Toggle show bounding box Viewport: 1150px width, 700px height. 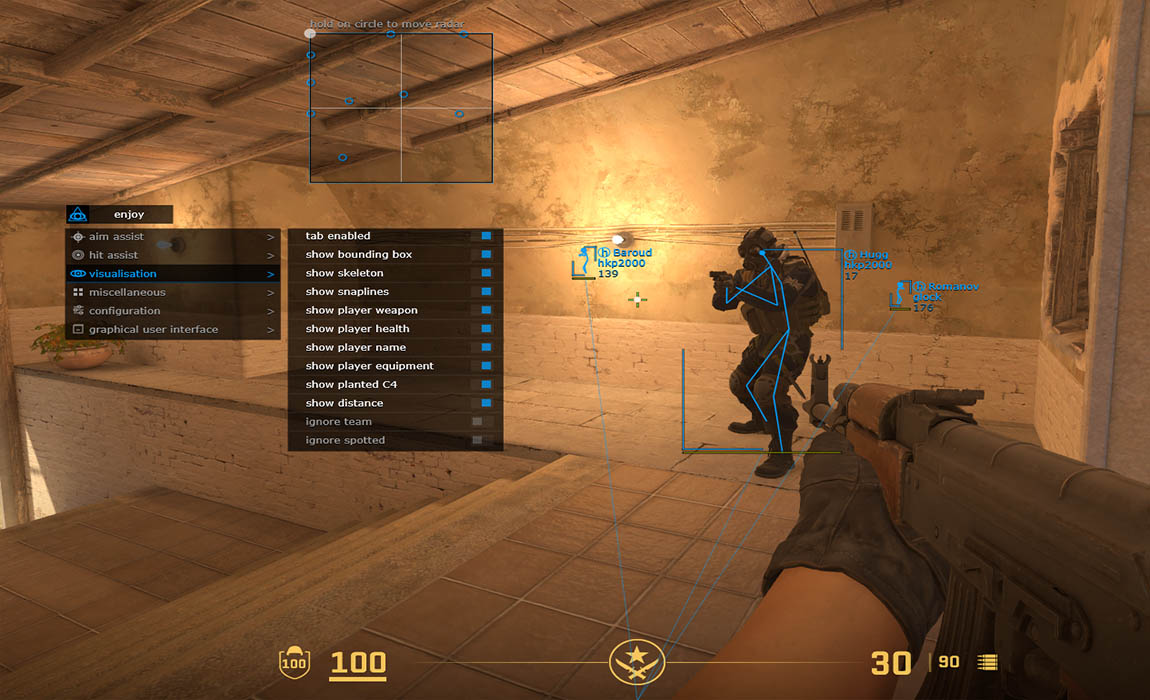[x=486, y=255]
